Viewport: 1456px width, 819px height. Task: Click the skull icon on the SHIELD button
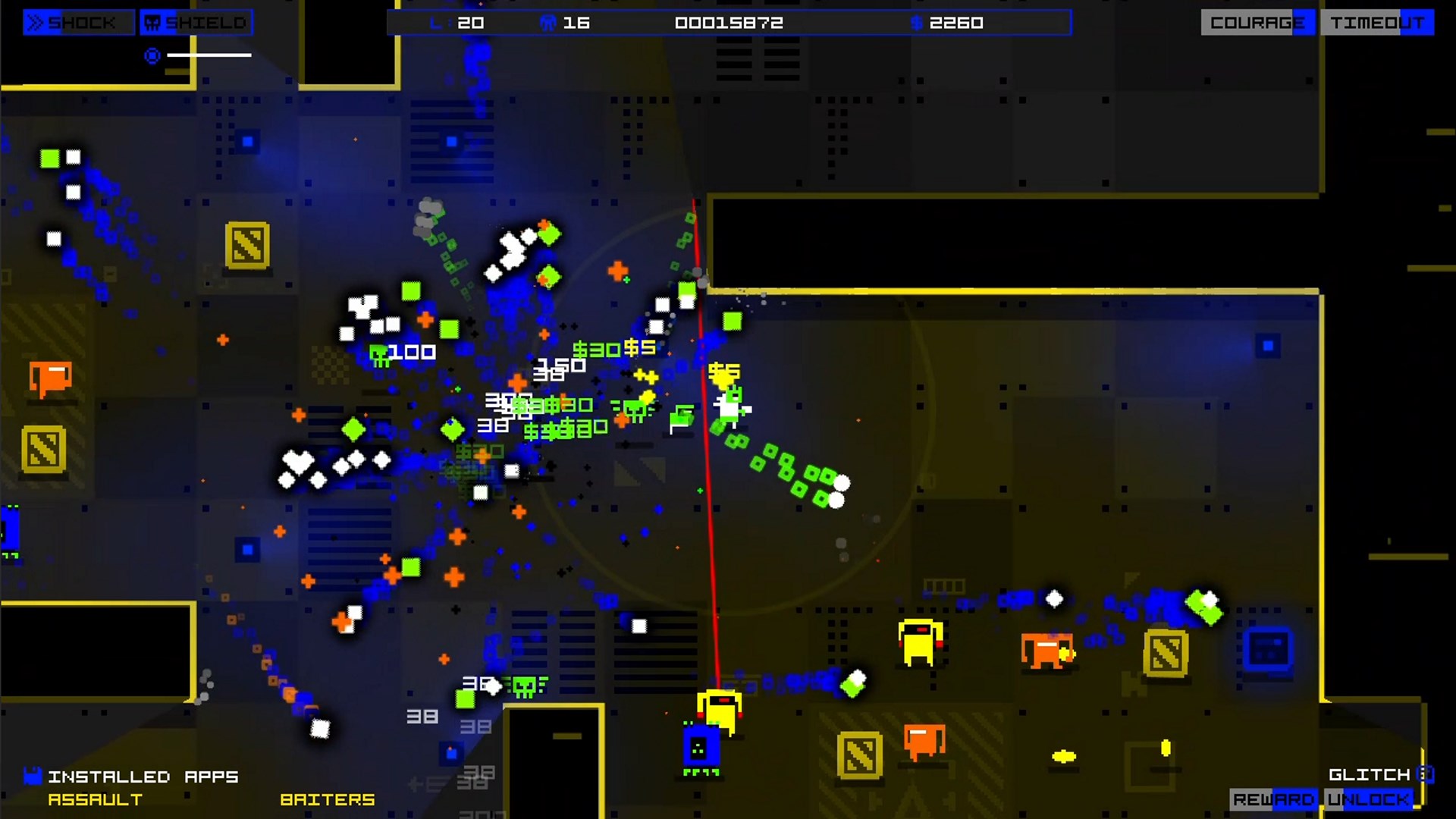pyautogui.click(x=152, y=23)
